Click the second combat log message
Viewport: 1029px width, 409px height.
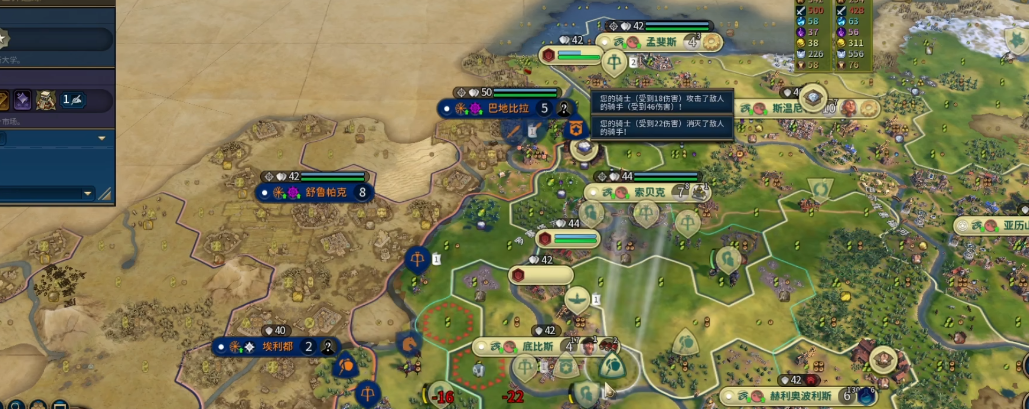pos(660,127)
